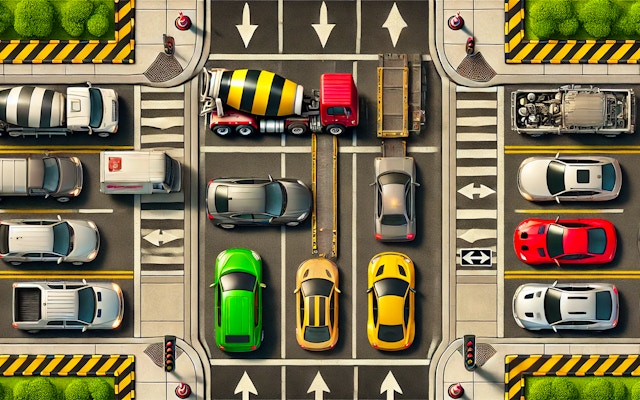Tap the red sports car
The height and width of the screenshot is (400, 640).
(565, 241)
